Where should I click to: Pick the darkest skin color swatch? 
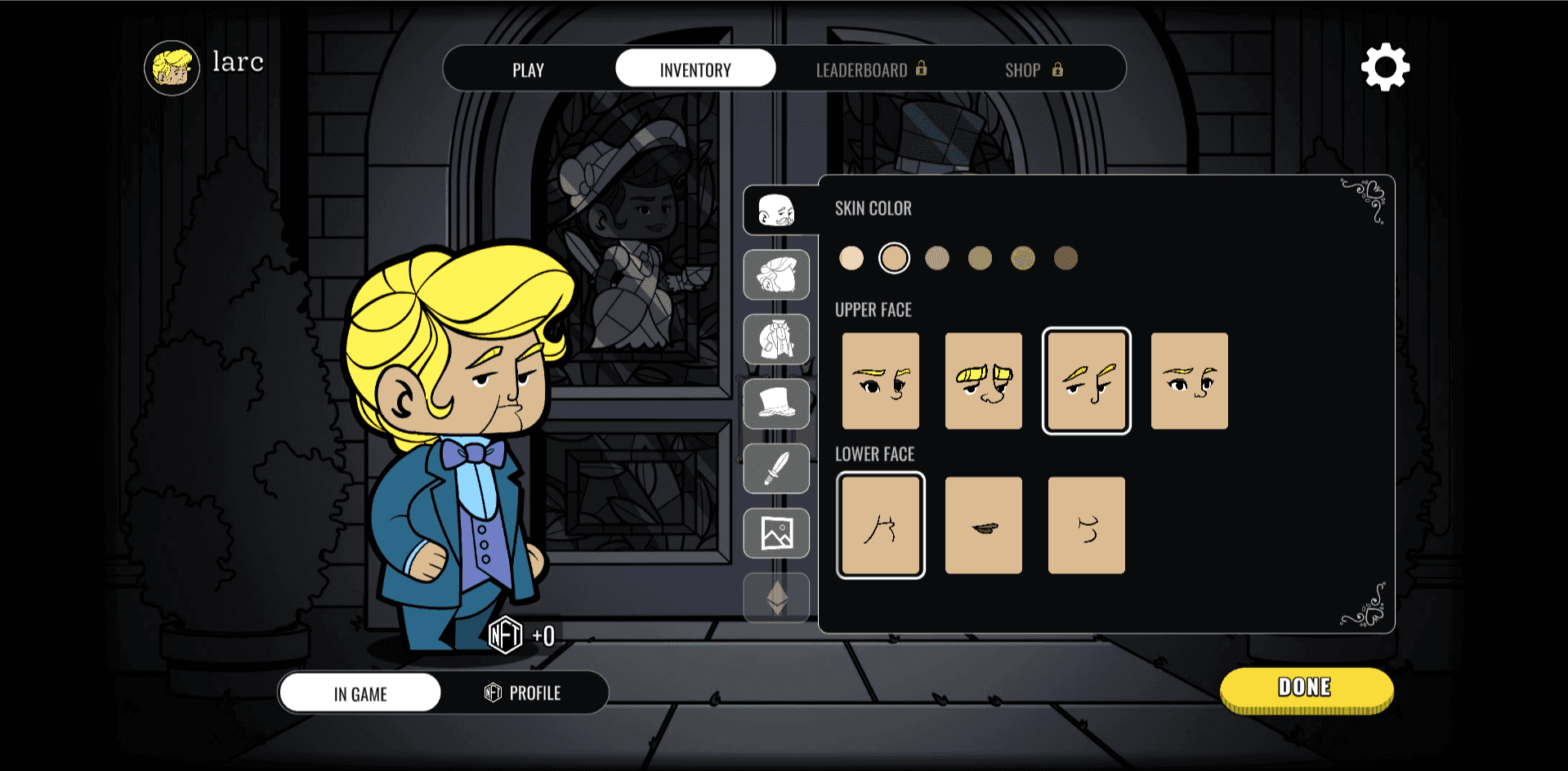(x=1065, y=257)
